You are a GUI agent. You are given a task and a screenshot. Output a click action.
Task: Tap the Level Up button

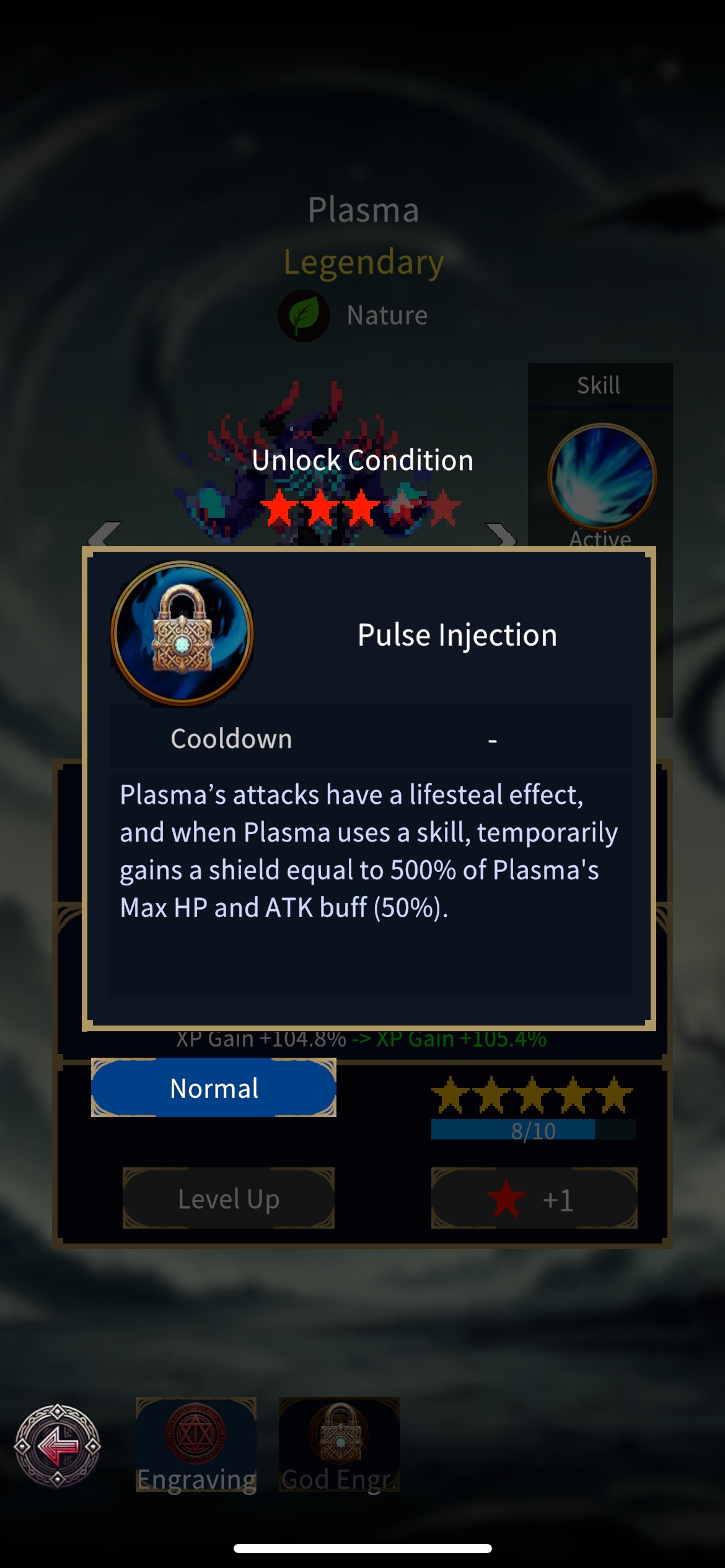click(x=229, y=1198)
